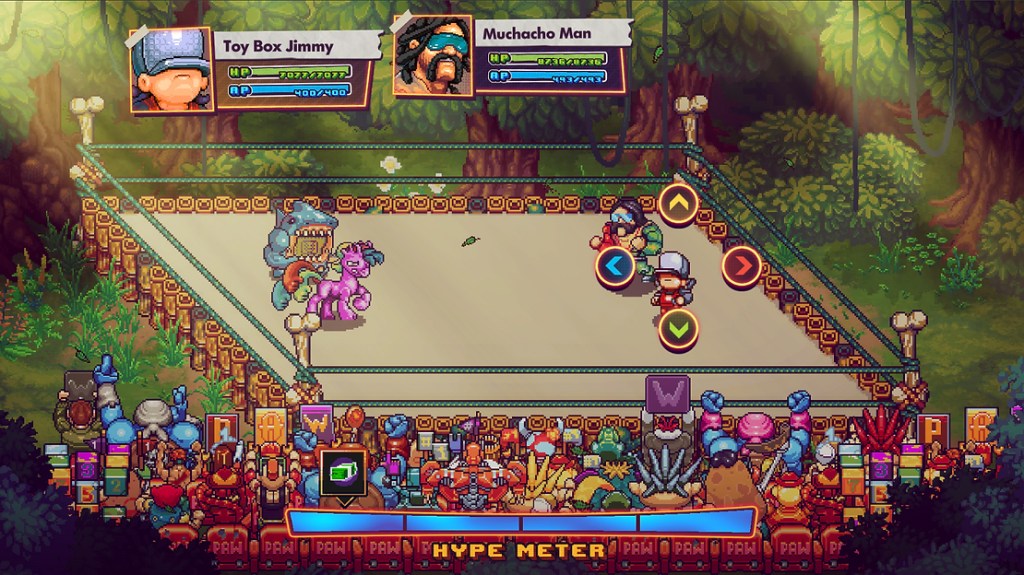Activate the red right arrow command
Screen dimensions: 1024x575
point(741,266)
